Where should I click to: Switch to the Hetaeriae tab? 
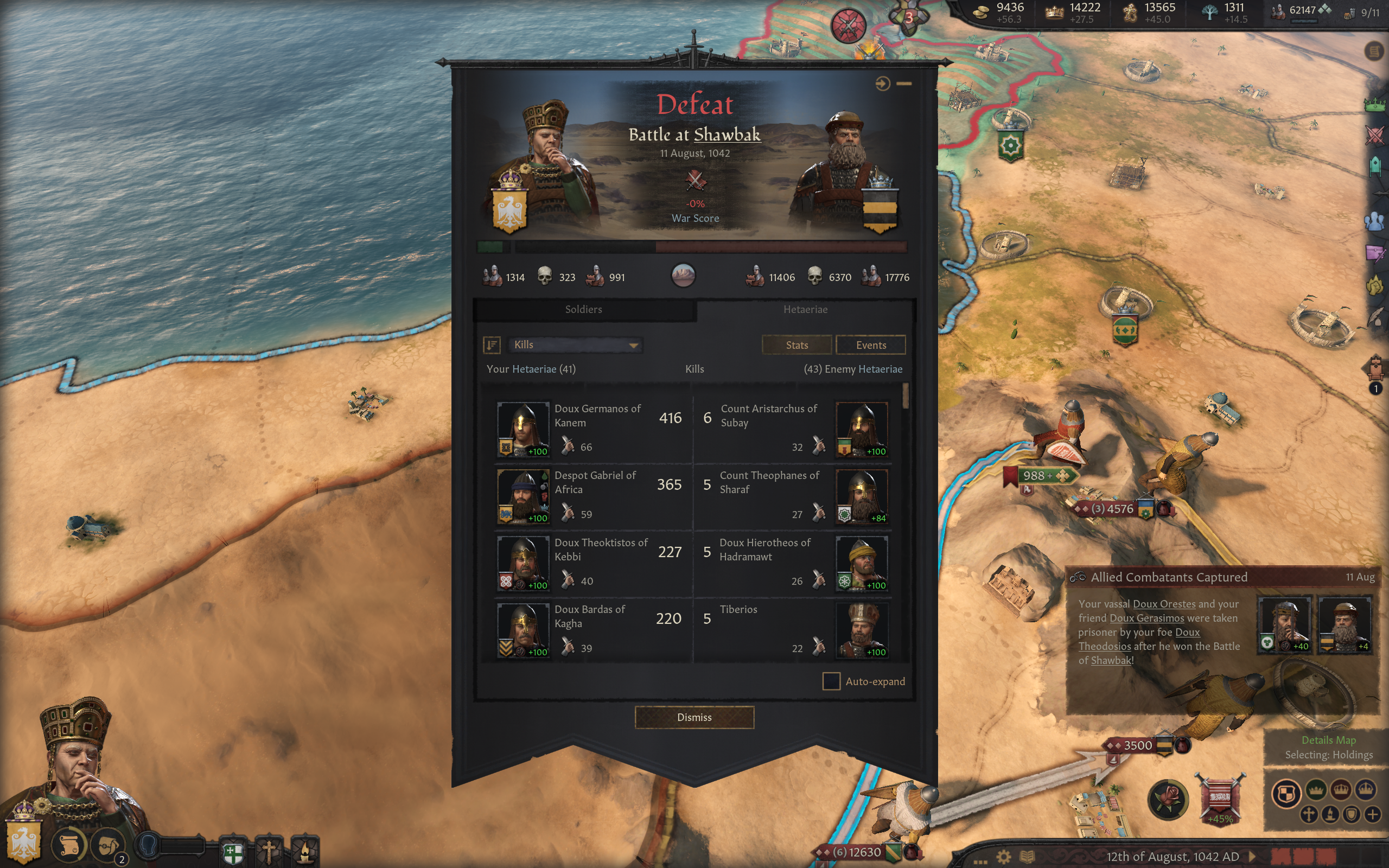pos(805,309)
